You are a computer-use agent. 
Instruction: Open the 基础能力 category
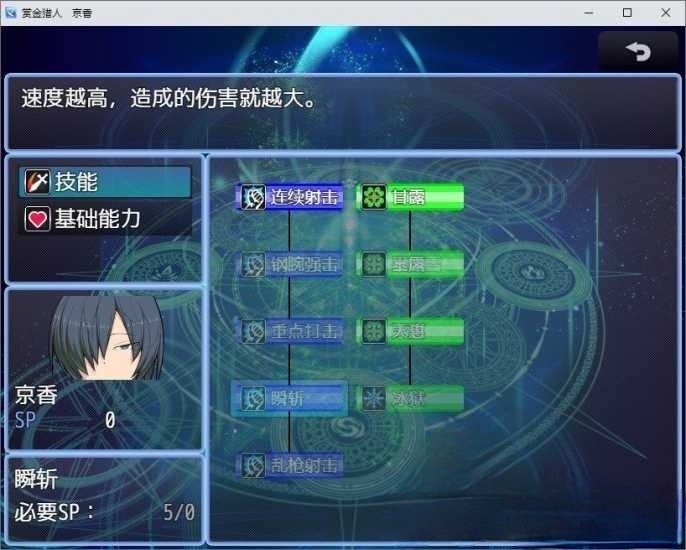tap(106, 219)
